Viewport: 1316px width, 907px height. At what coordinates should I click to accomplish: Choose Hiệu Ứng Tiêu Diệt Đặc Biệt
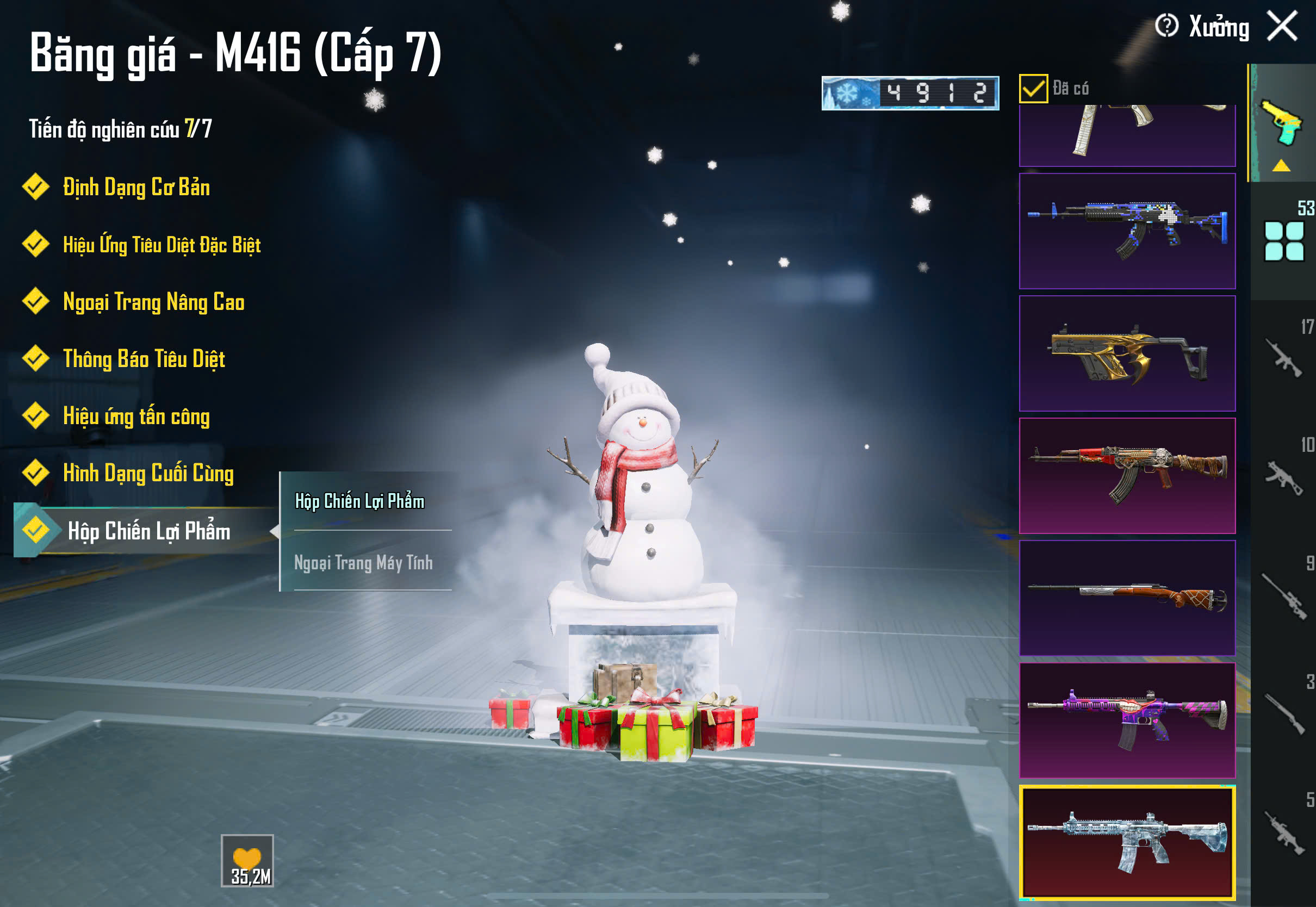[x=162, y=245]
